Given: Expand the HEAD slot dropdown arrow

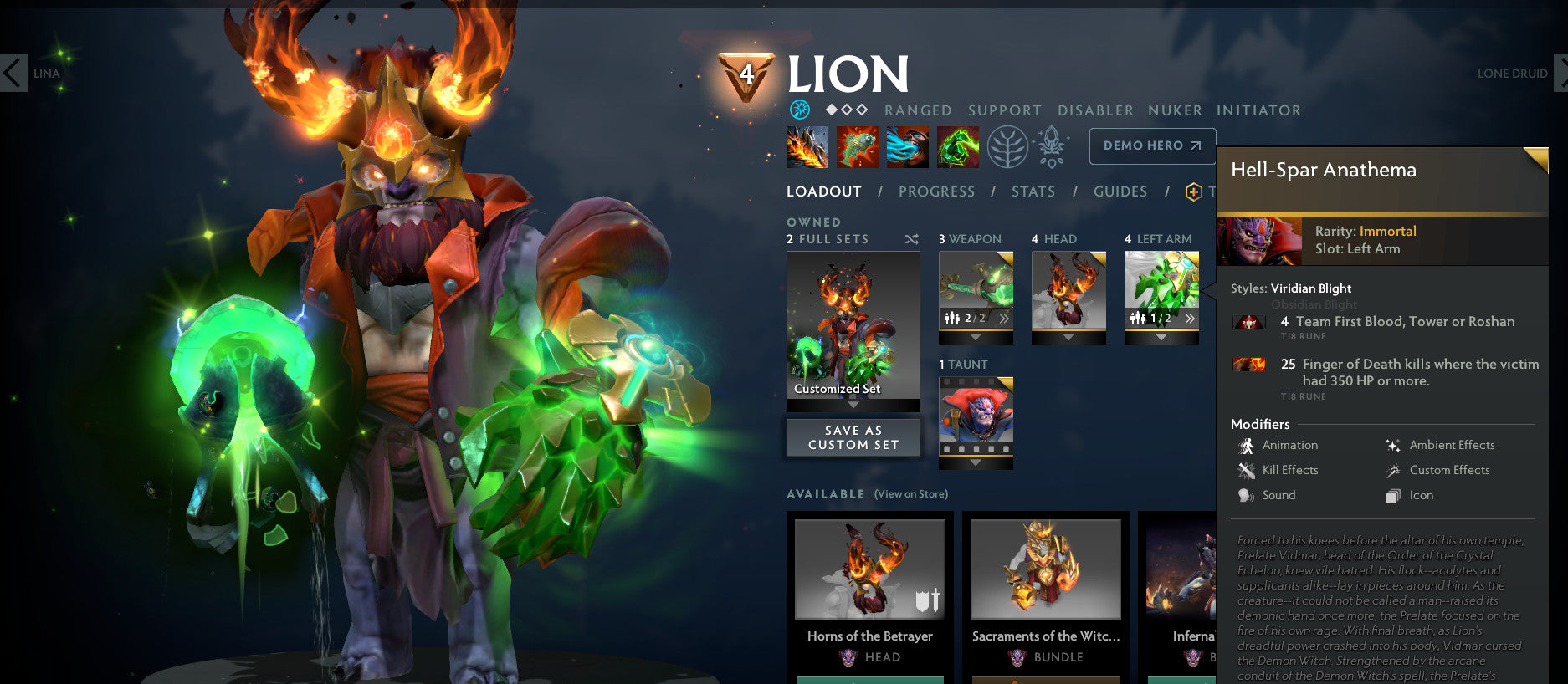Looking at the screenshot, I should (x=1068, y=337).
